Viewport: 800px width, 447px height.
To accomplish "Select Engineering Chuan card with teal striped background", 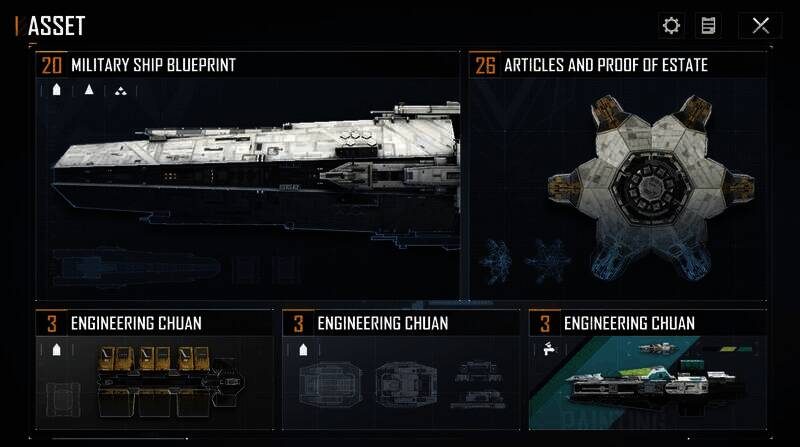I will (648, 372).
